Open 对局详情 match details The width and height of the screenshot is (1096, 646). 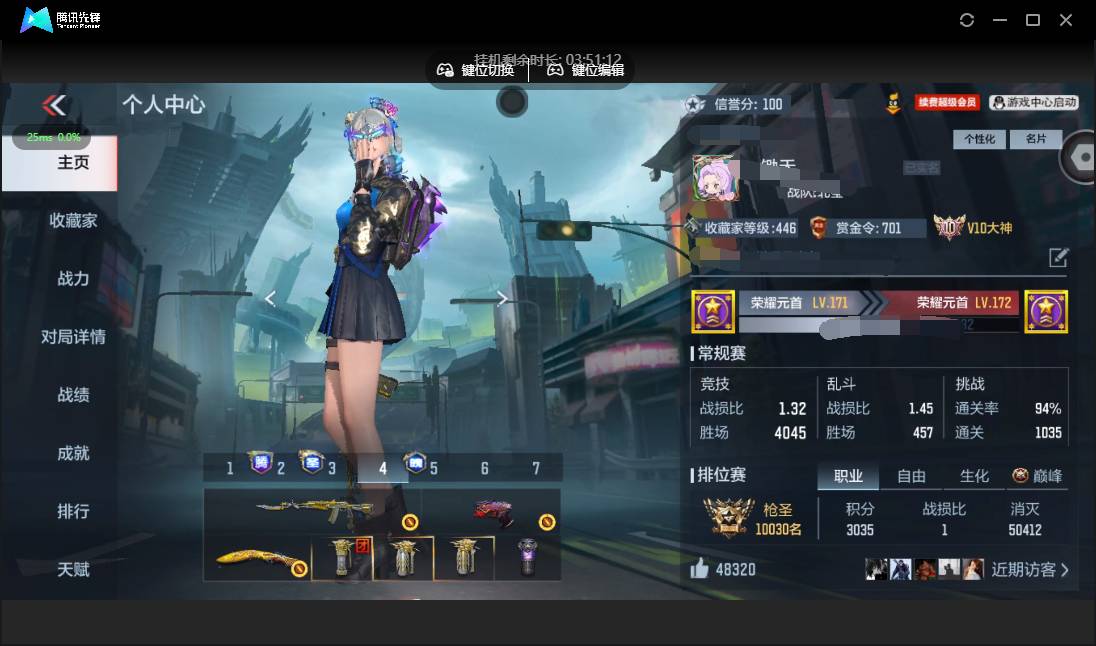tap(73, 337)
